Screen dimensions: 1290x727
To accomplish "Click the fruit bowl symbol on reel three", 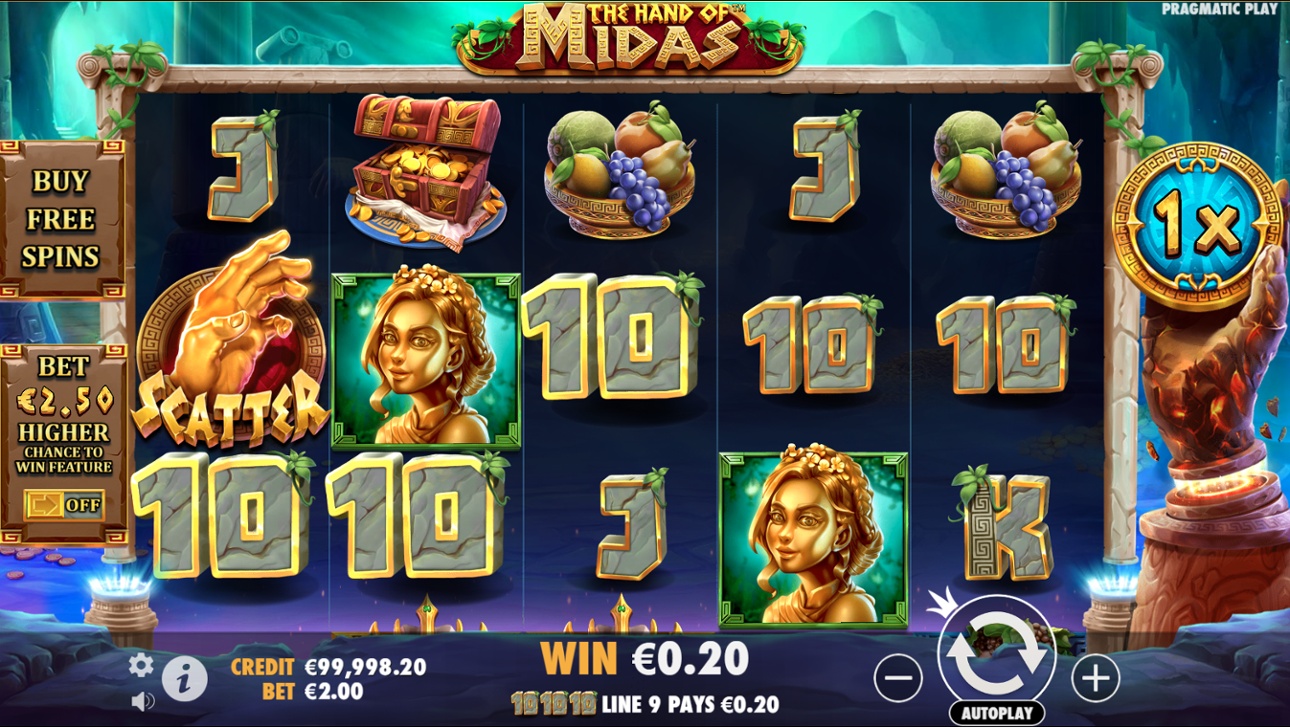I will pos(620,165).
